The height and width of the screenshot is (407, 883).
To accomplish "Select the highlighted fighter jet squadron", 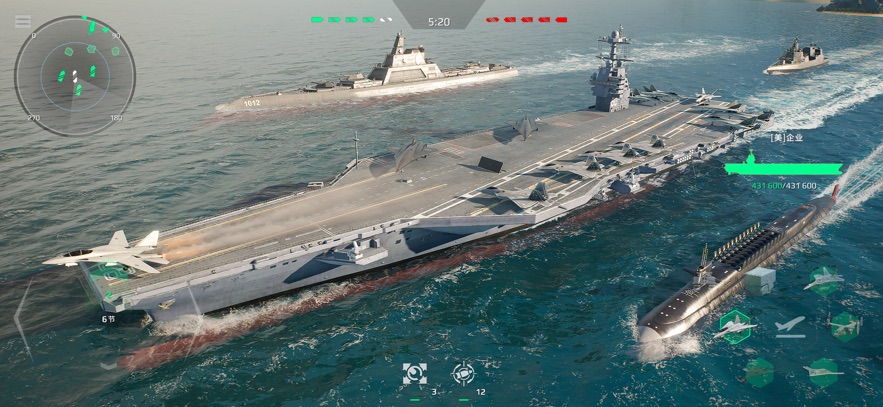I will click(x=735, y=325).
